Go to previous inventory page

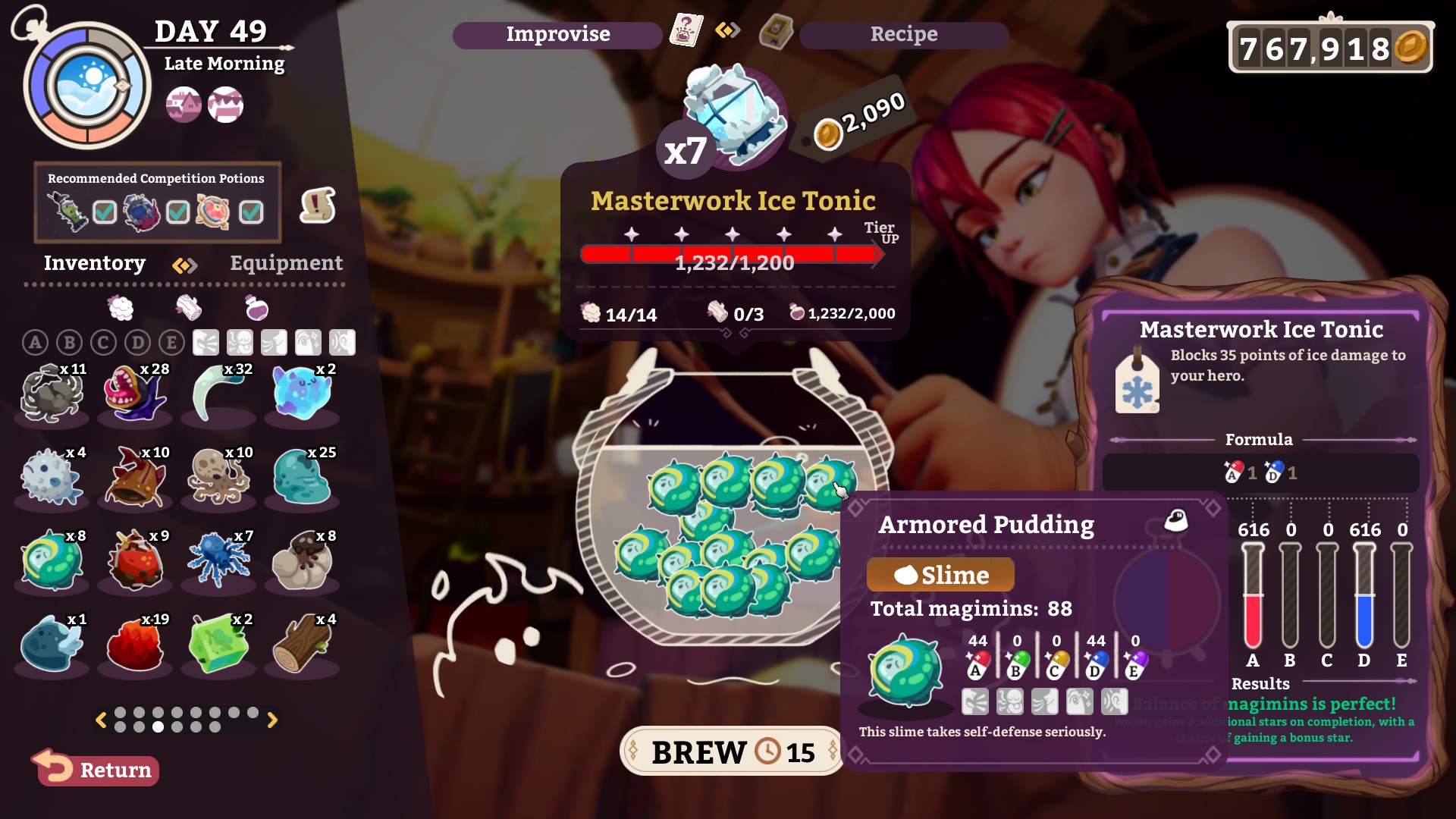[x=100, y=720]
